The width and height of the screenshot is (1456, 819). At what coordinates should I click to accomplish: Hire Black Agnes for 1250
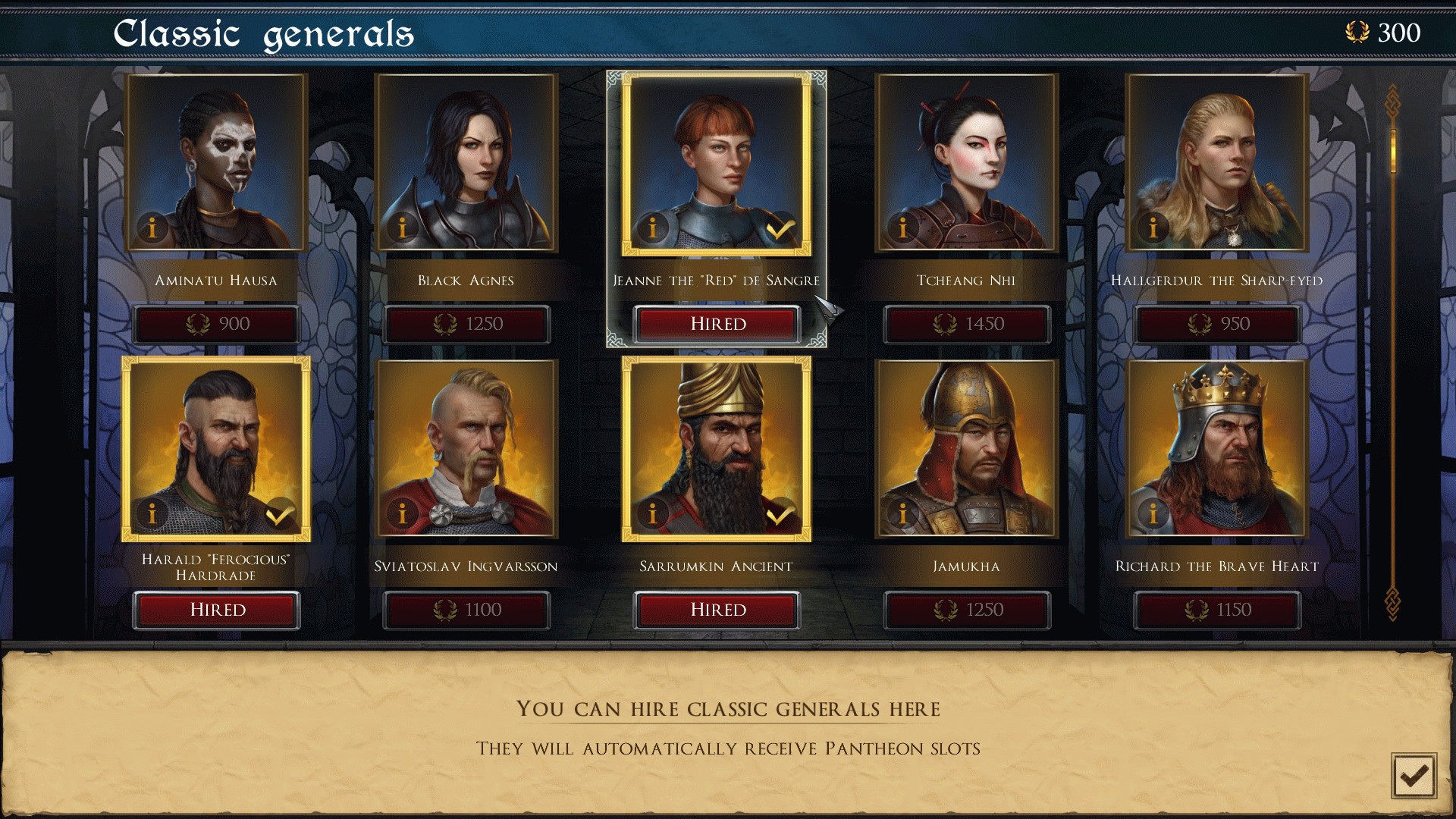(466, 325)
